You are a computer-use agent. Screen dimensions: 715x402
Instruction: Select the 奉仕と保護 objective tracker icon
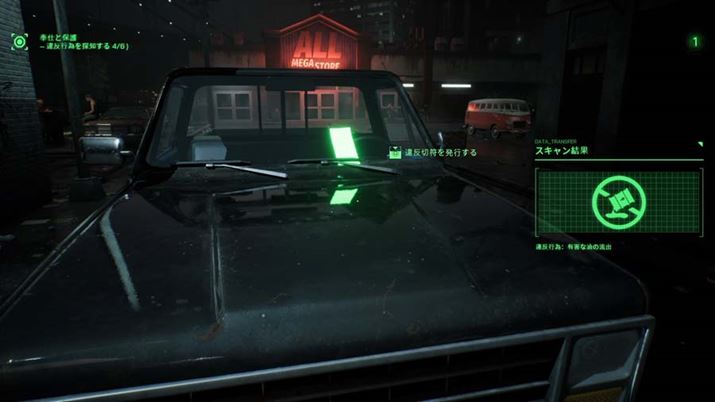(19, 41)
